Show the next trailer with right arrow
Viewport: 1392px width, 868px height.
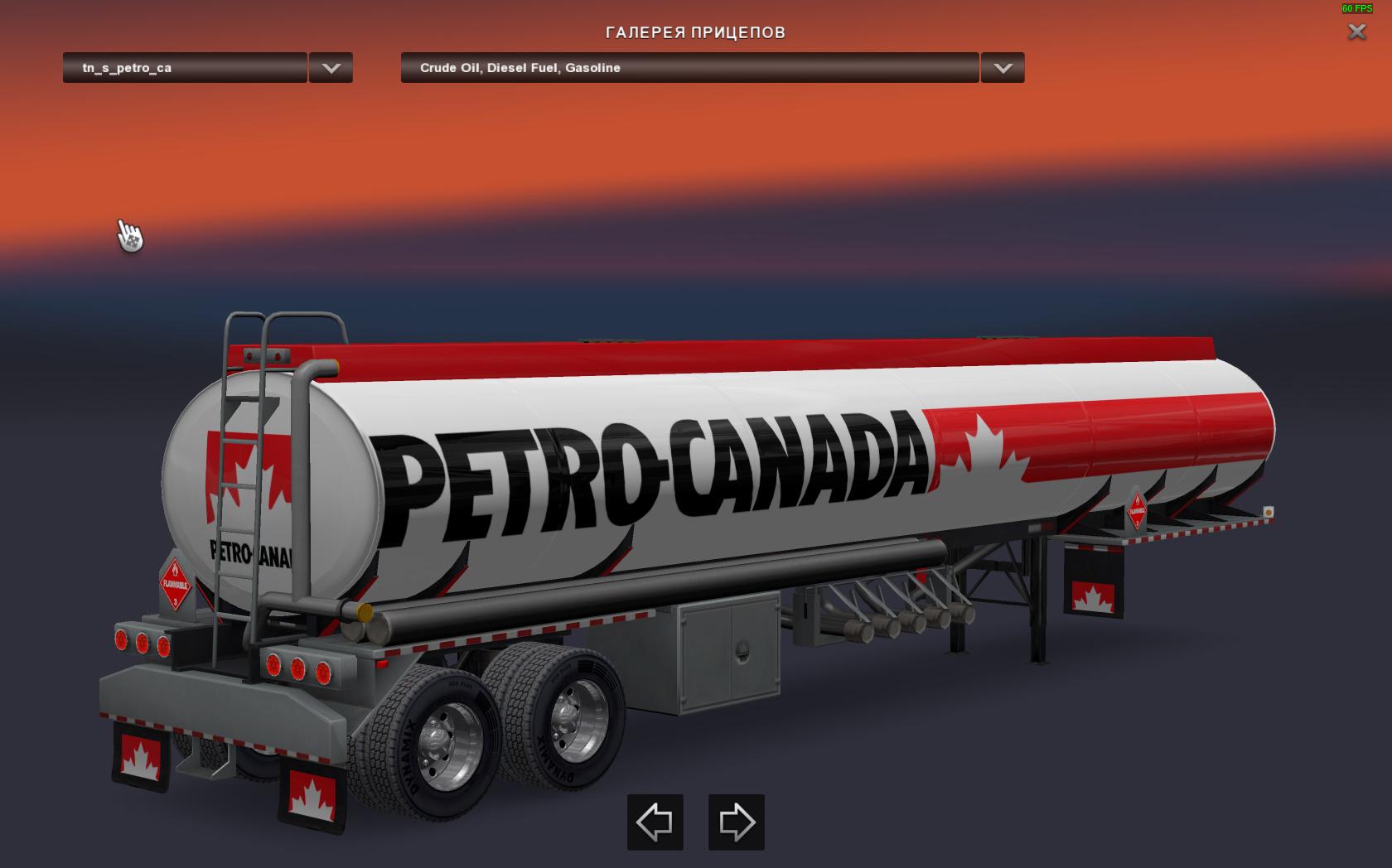tap(736, 822)
